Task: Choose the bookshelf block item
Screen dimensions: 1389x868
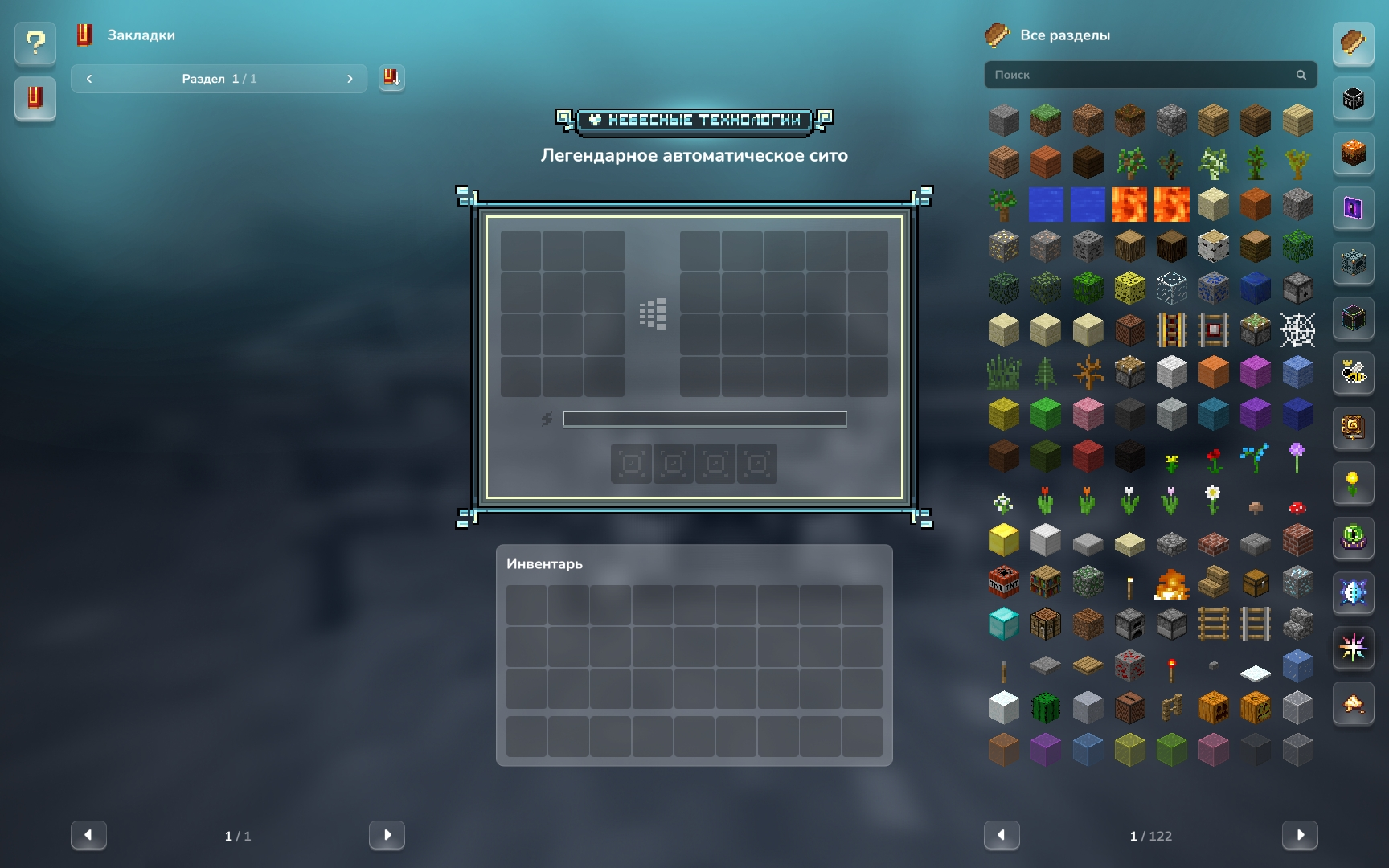Action: click(x=1045, y=583)
